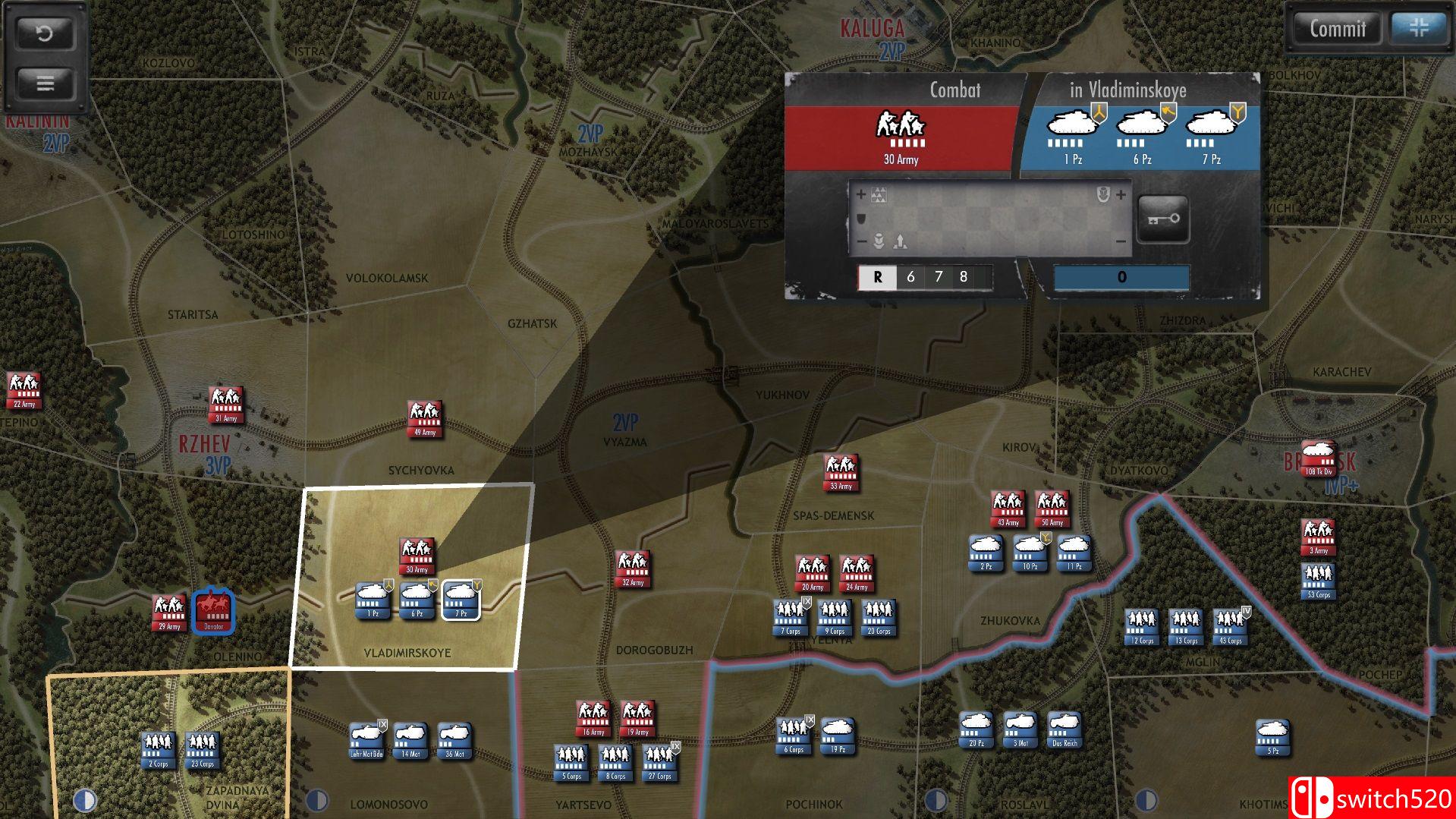The width and height of the screenshot is (1456, 819).
Task: Toggle the half-moon indicator near Lomonosovo
Action: point(316,799)
